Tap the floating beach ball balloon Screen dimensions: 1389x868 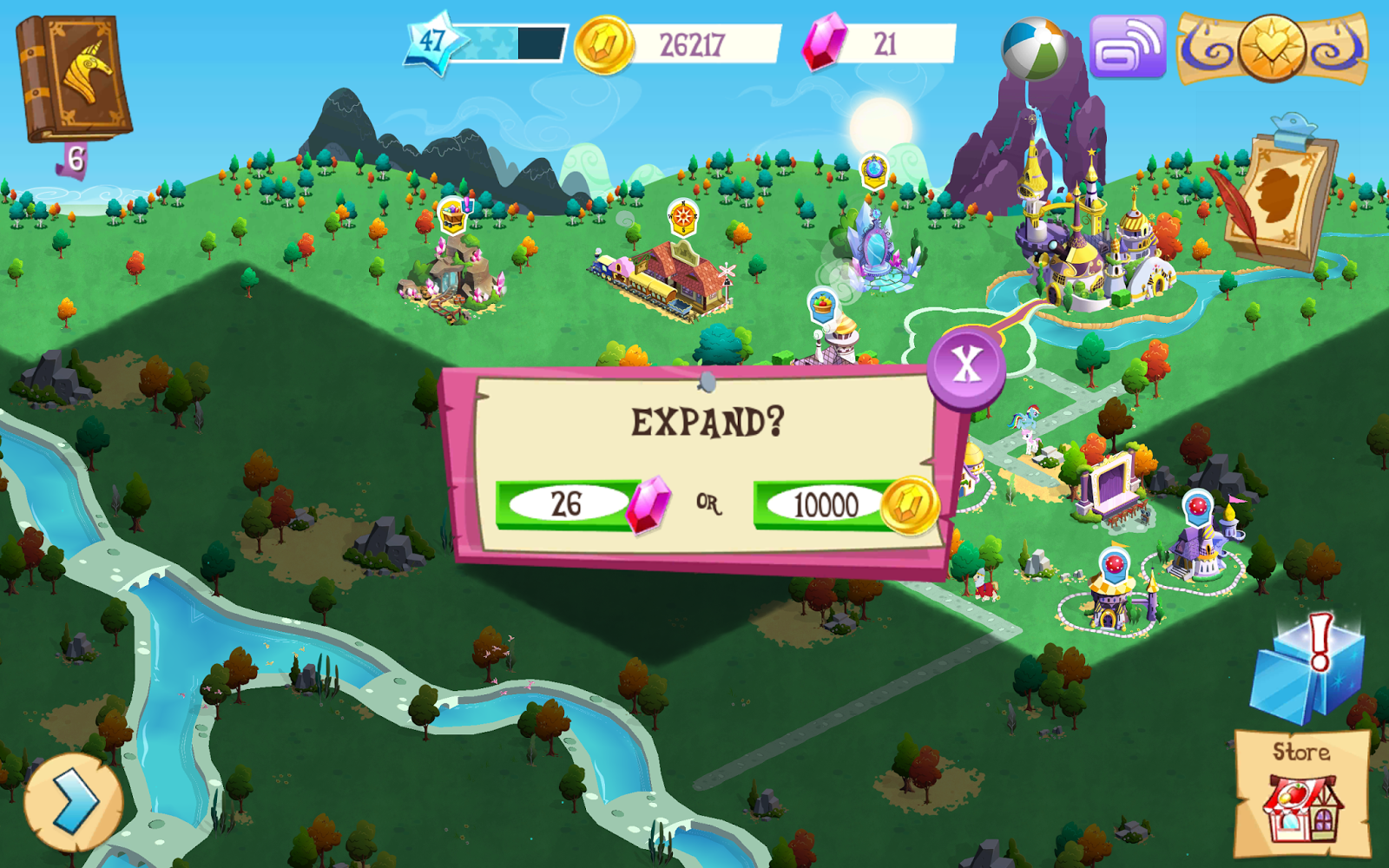[x=1033, y=48]
